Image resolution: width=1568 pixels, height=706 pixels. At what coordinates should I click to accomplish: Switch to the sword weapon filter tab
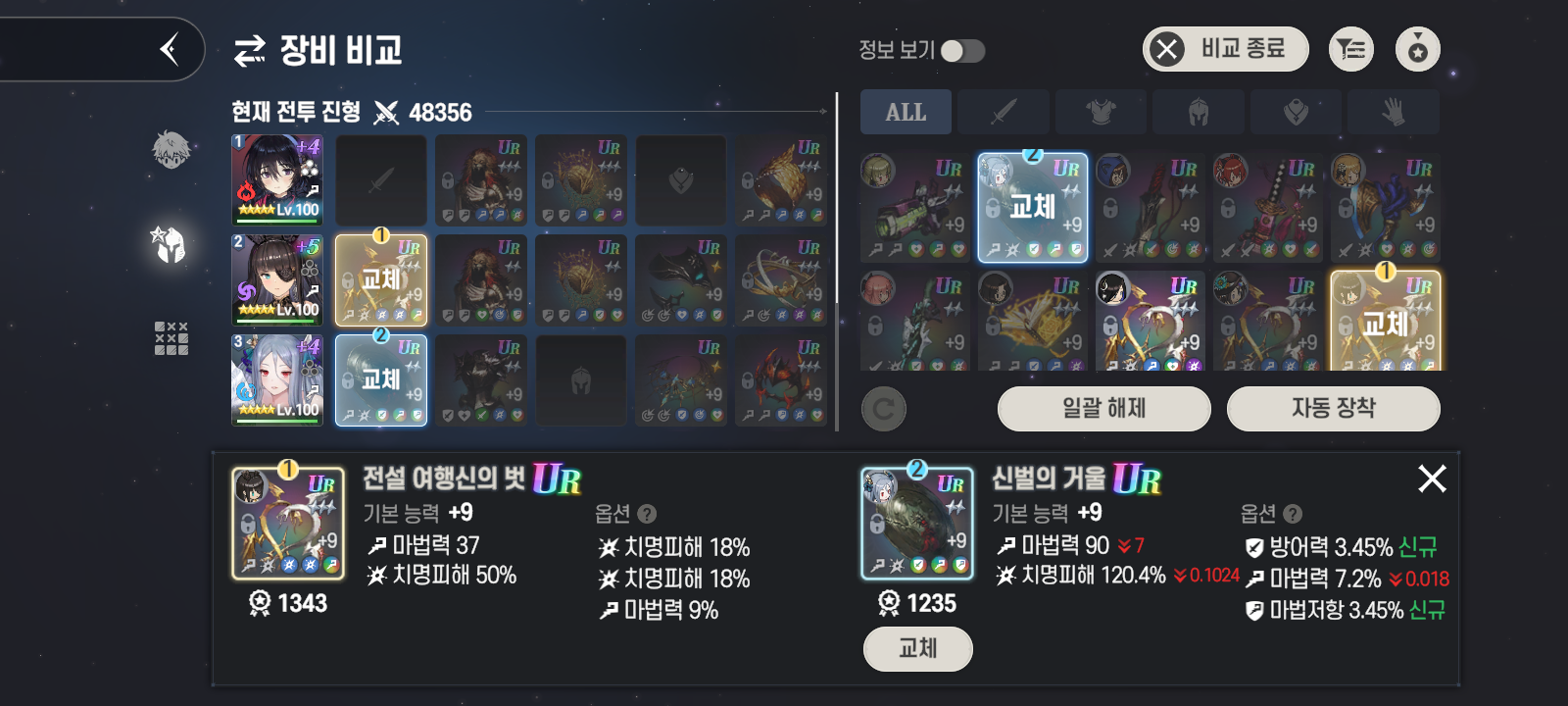[x=1003, y=113]
